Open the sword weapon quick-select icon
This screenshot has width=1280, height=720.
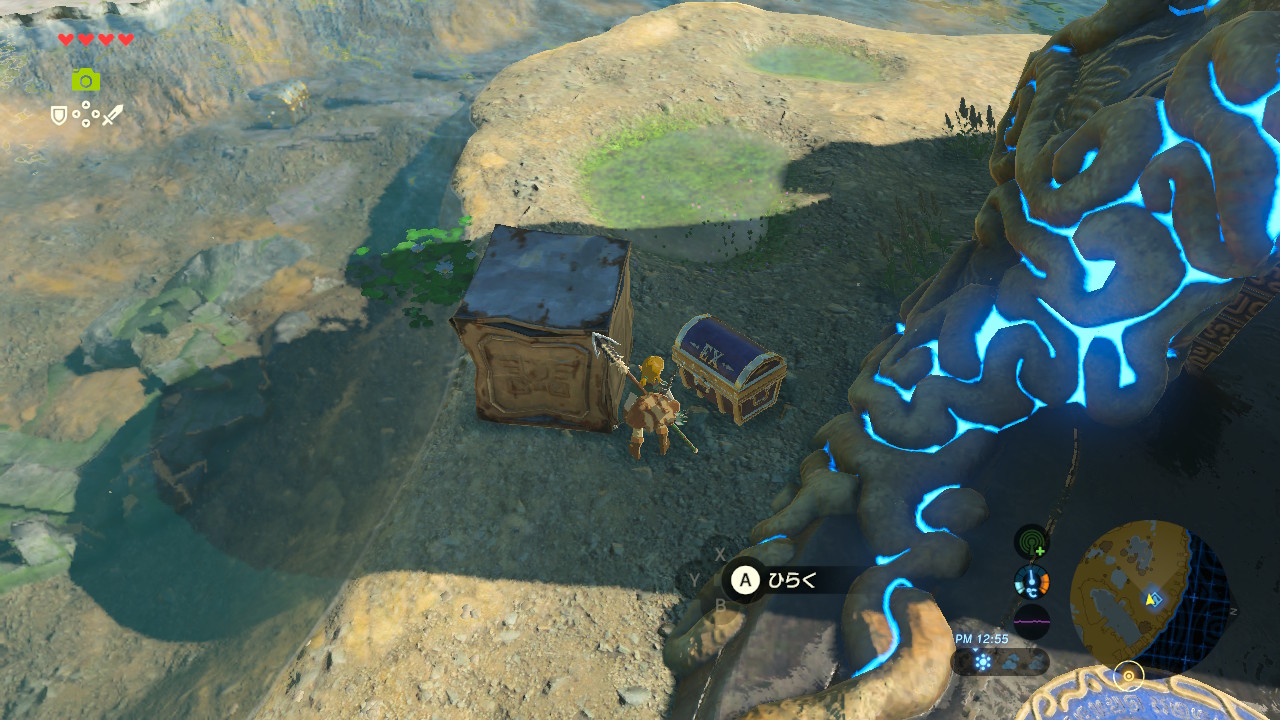point(112,116)
